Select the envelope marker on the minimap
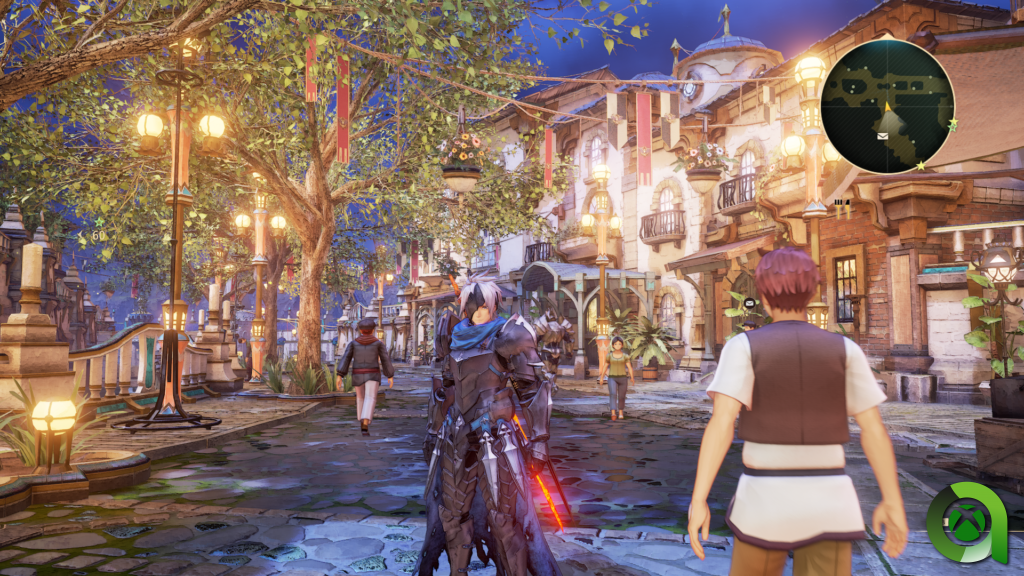 [x=882, y=135]
